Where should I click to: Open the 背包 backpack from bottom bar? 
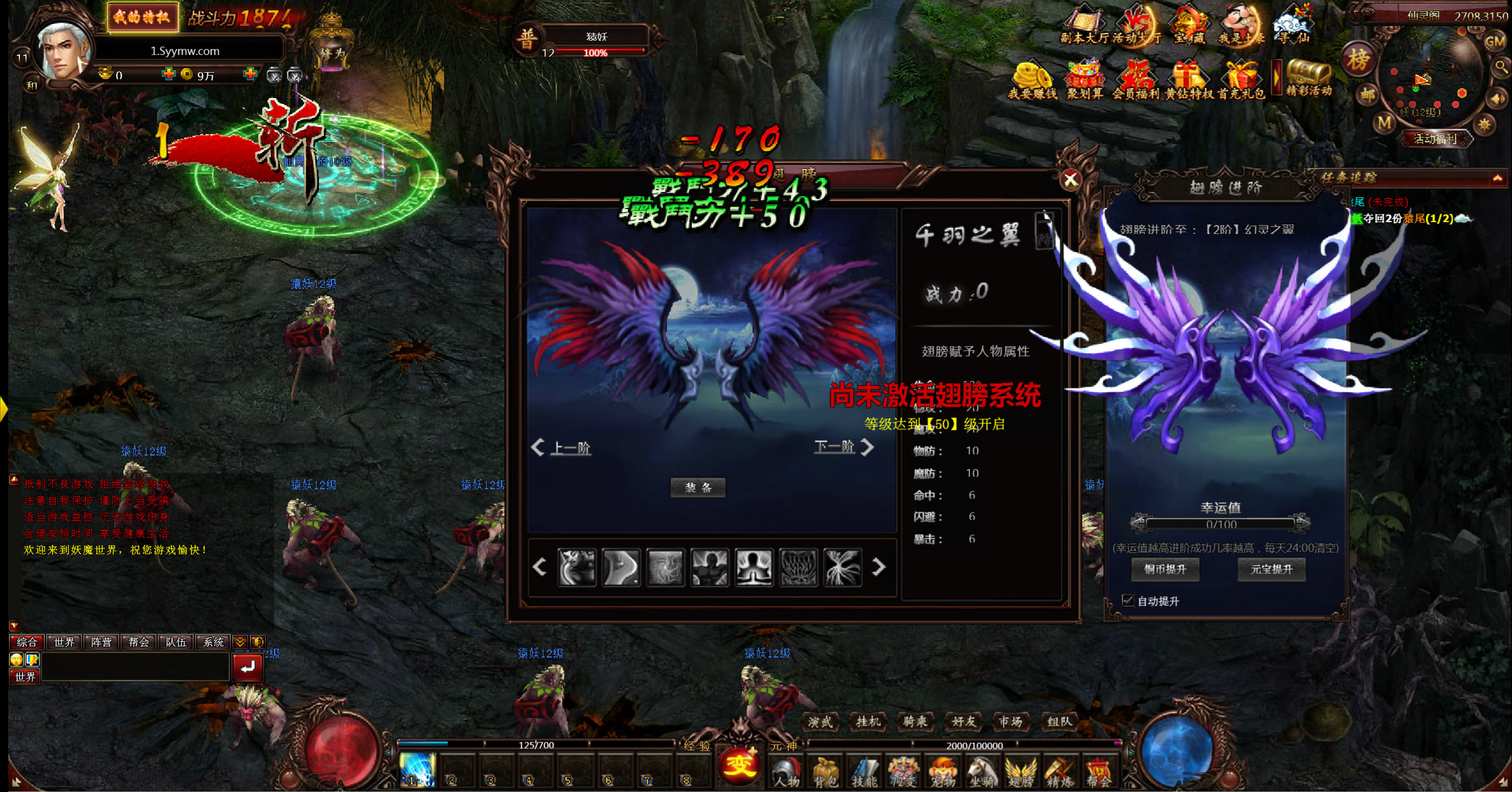coord(825,771)
